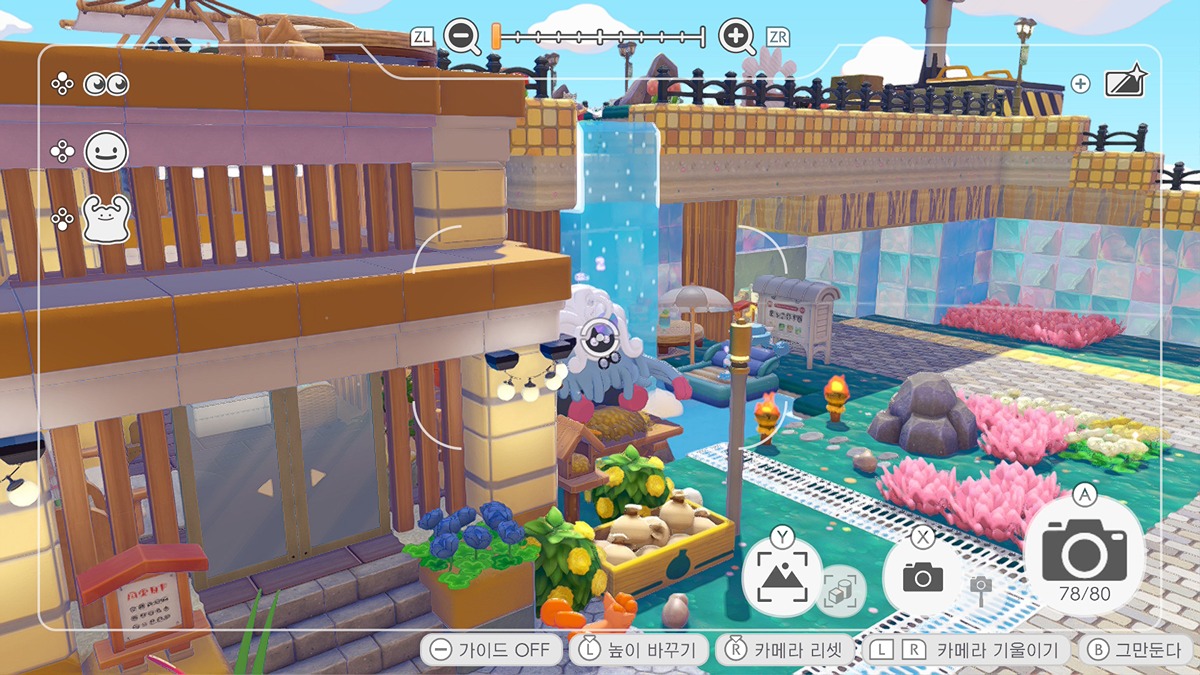Open the sparkle photo frame icon
This screenshot has height=675, width=1200.
click(1125, 83)
